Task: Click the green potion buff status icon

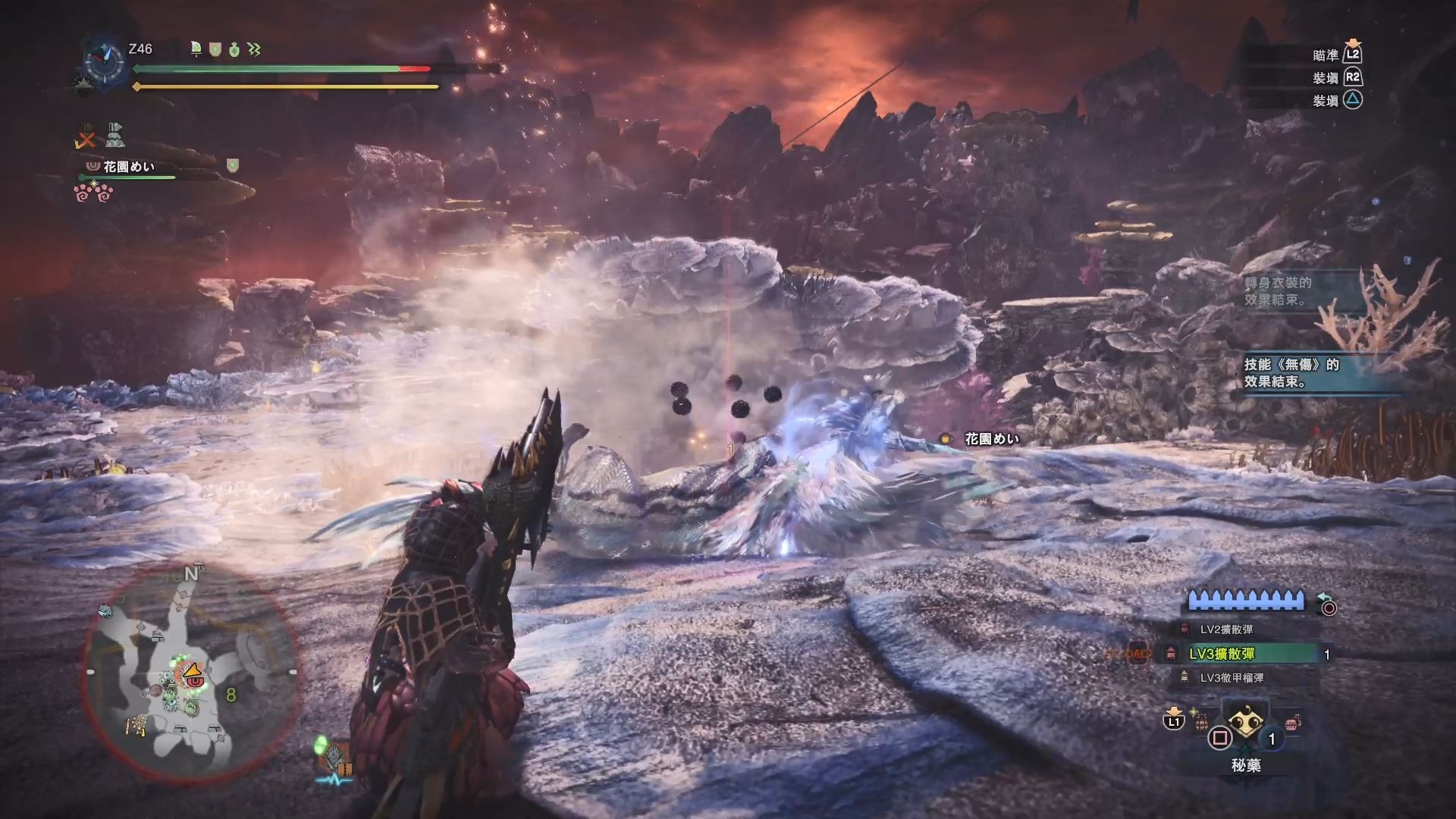Action: click(x=234, y=50)
